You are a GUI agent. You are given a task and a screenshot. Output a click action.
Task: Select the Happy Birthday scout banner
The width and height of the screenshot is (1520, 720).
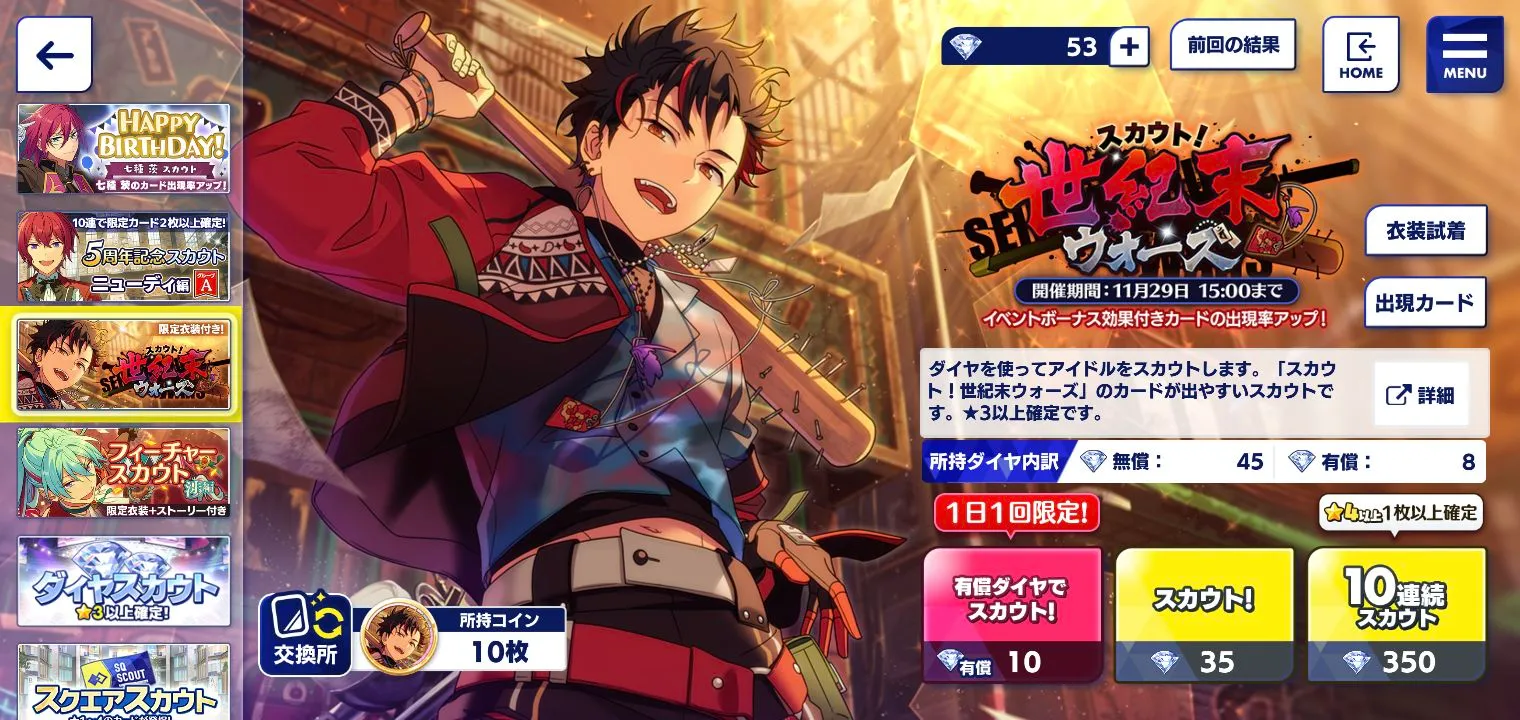click(x=123, y=148)
